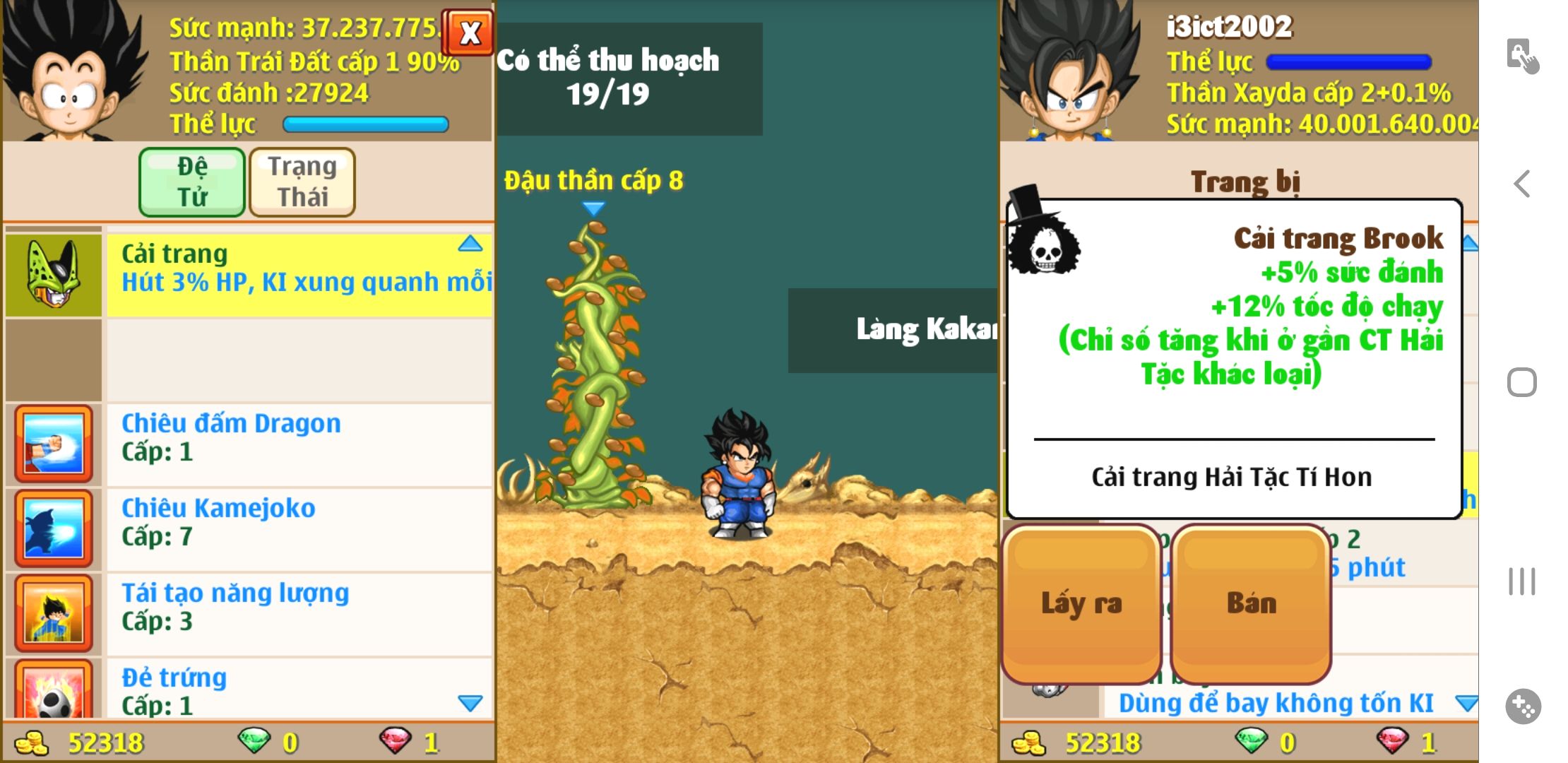Sell the costume with the Bán button
This screenshot has width=1568, height=763.
(1251, 603)
